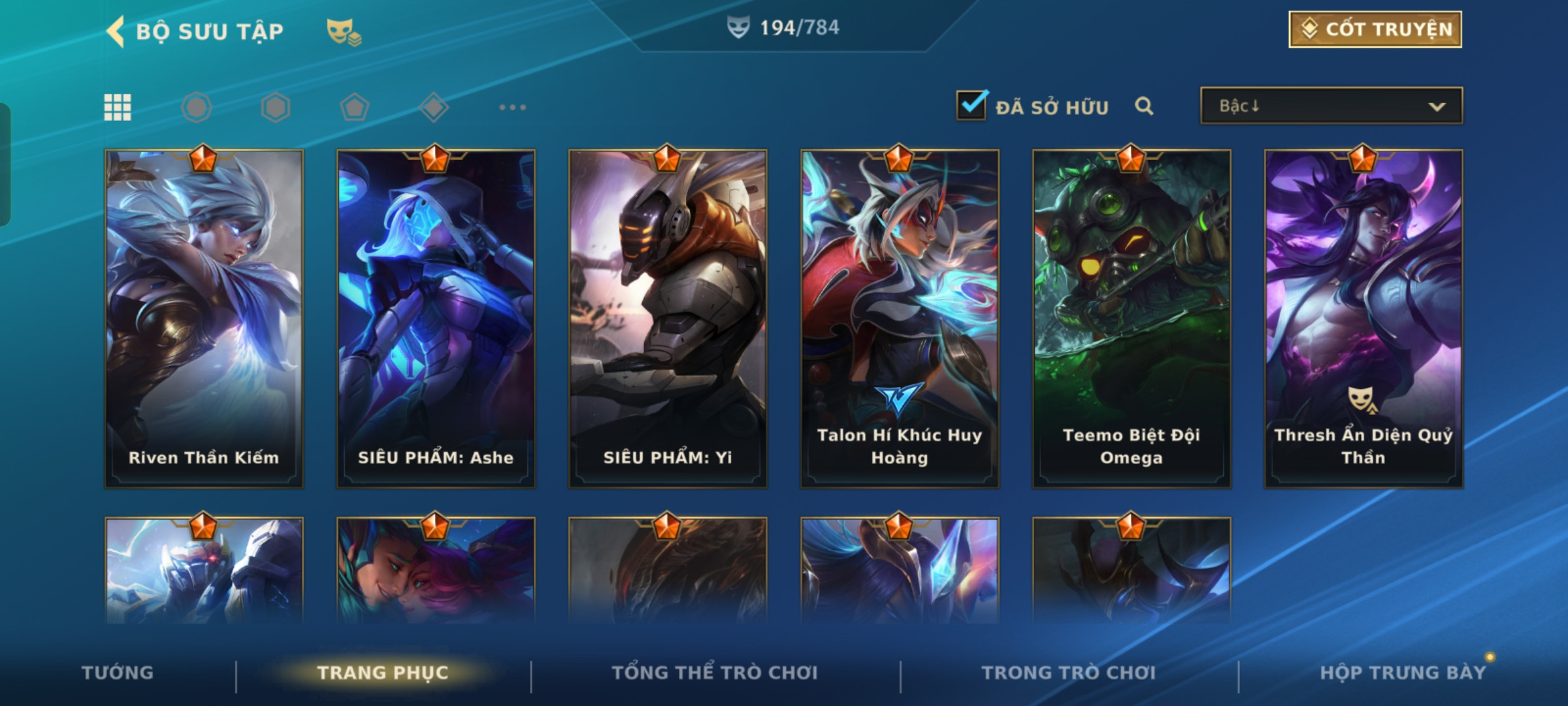Image resolution: width=1568 pixels, height=706 pixels.
Task: View Teemo Biệt Đội Omega skin
Action: pos(1132,318)
